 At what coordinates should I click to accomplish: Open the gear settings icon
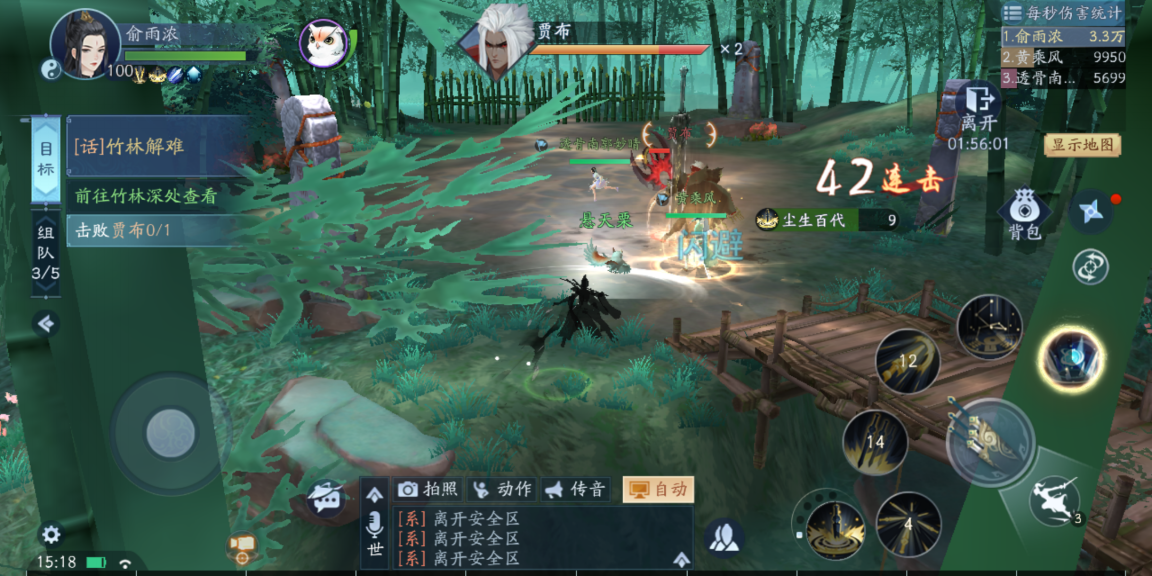coord(50,534)
